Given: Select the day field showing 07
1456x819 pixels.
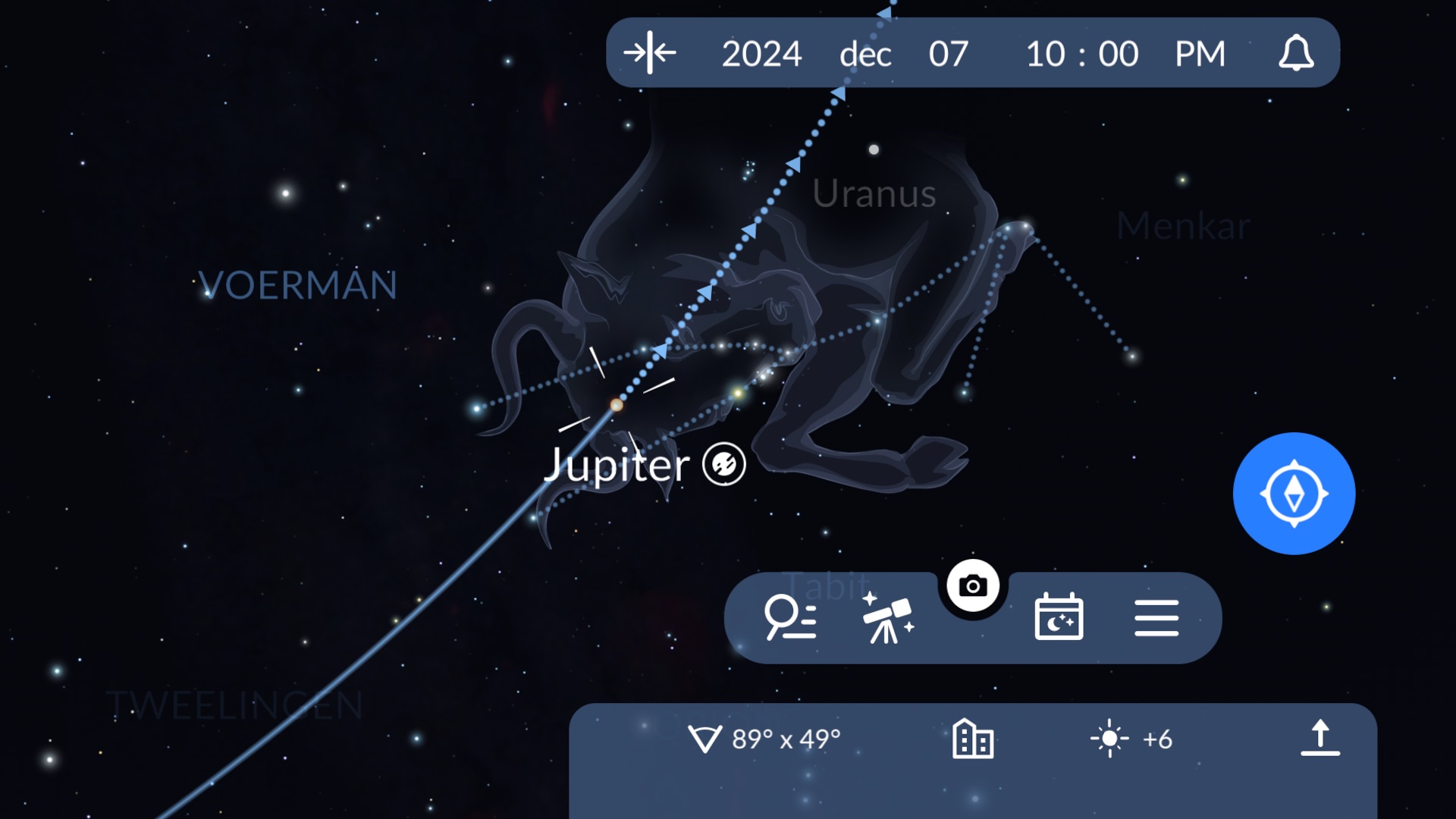Looking at the screenshot, I should pyautogui.click(x=948, y=54).
